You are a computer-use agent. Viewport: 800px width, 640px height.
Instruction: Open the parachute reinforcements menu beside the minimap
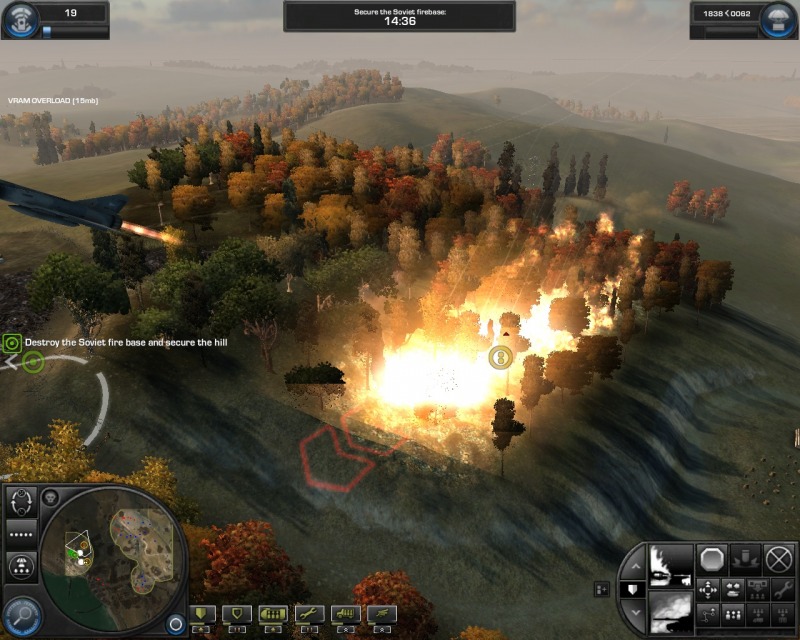pyautogui.click(x=22, y=566)
